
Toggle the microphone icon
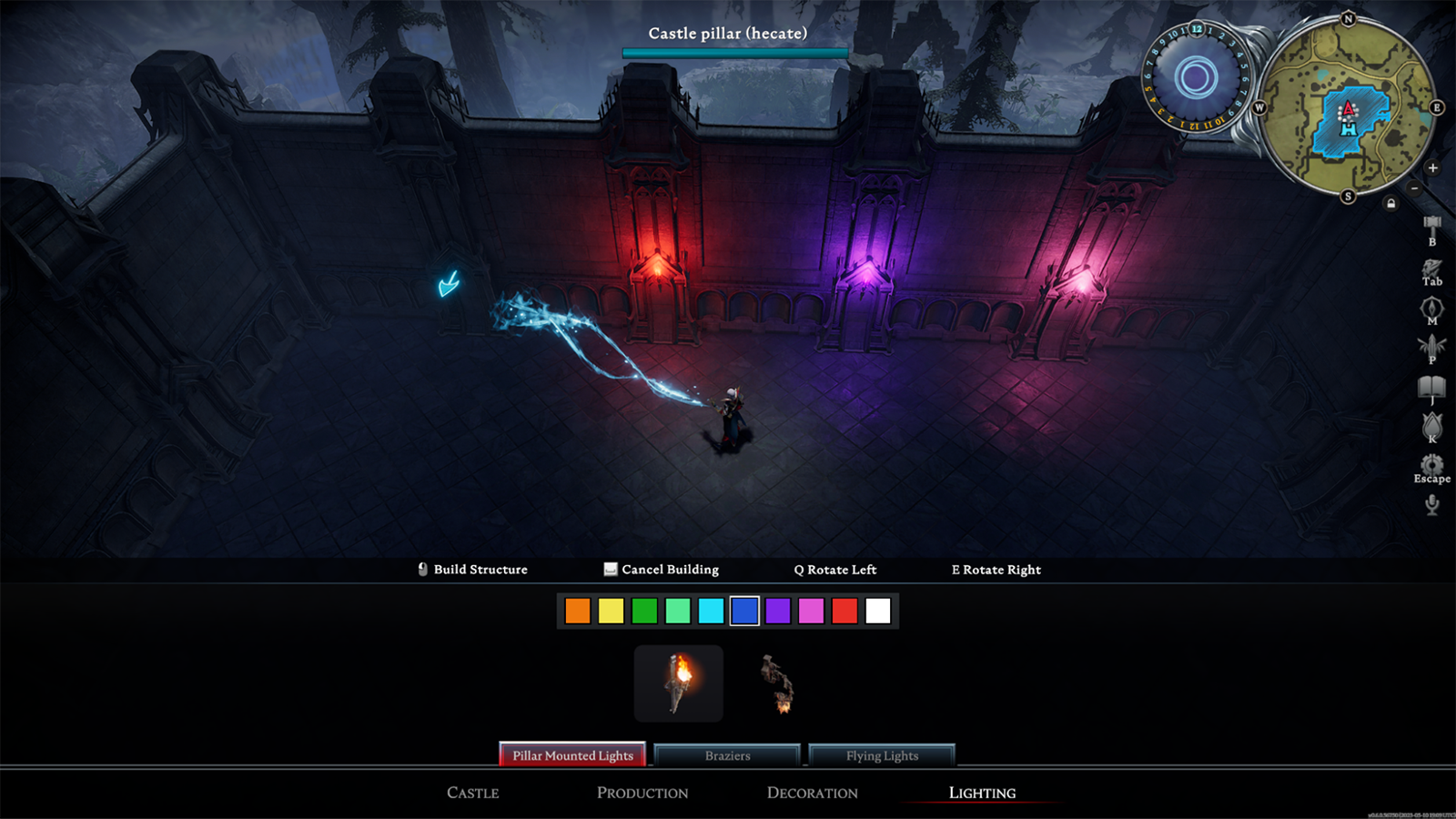coord(1431,504)
